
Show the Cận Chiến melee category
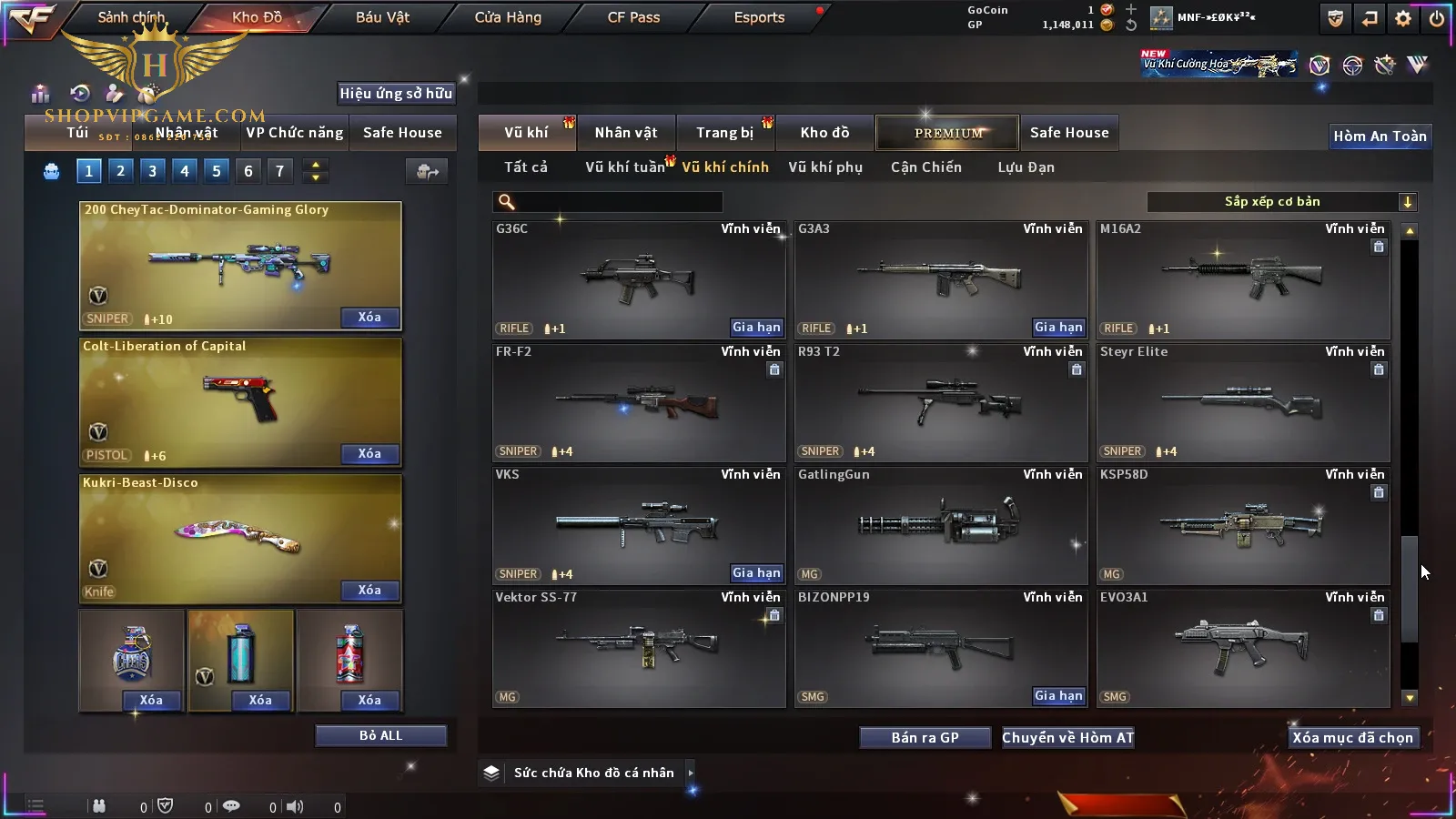click(925, 167)
